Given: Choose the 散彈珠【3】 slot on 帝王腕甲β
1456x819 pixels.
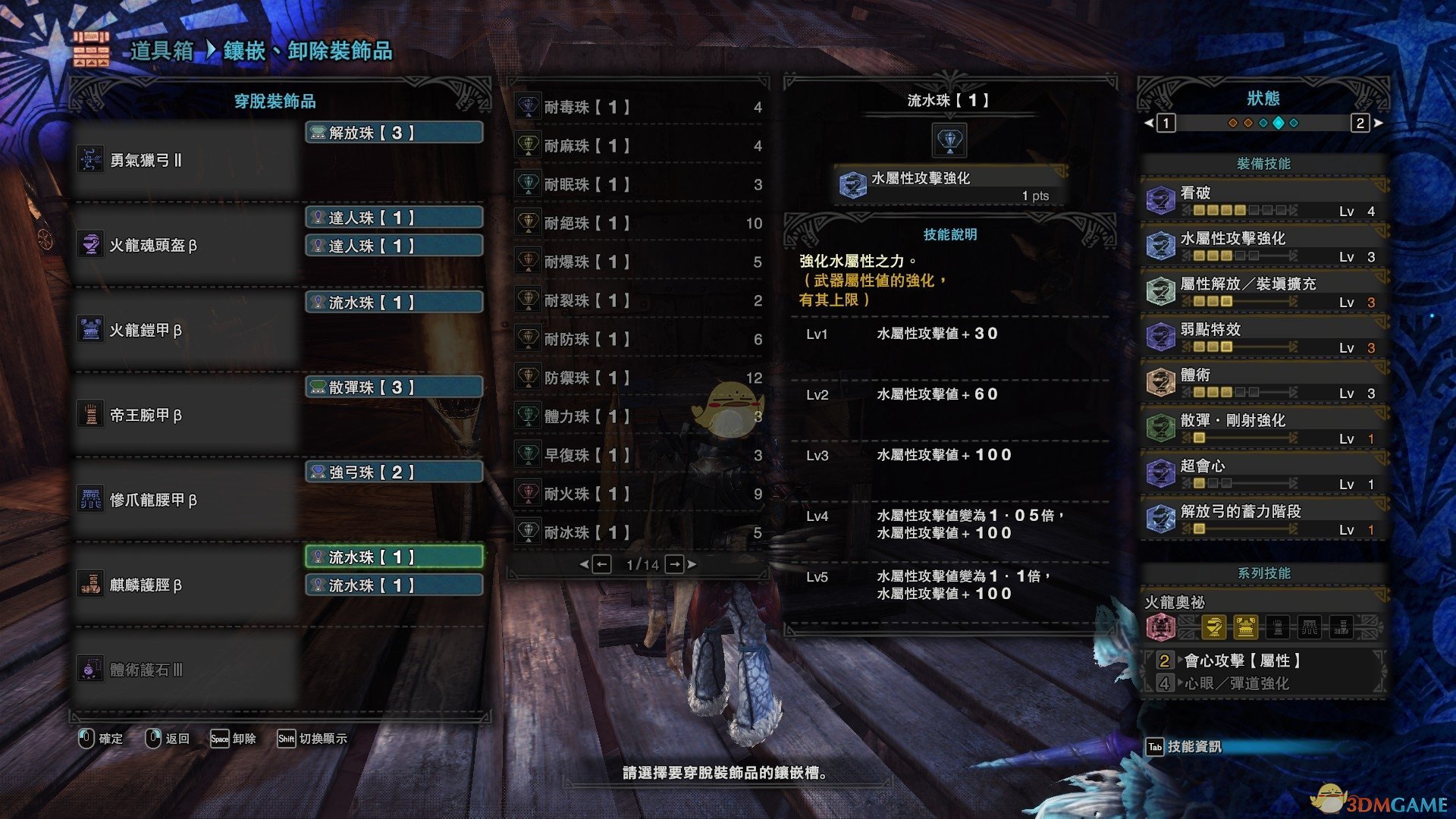Looking at the screenshot, I should [394, 388].
